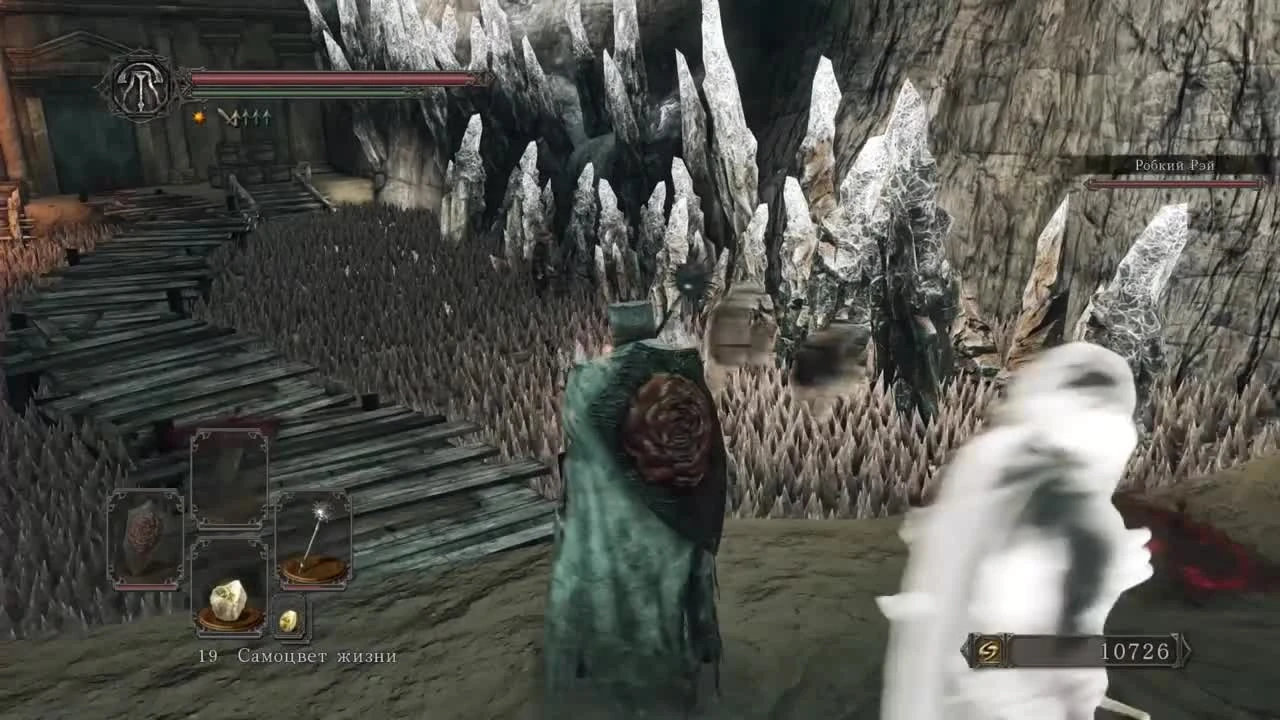Click the Самоцвет жизни text label
Screen dimensions: 1280x720
click(x=315, y=657)
